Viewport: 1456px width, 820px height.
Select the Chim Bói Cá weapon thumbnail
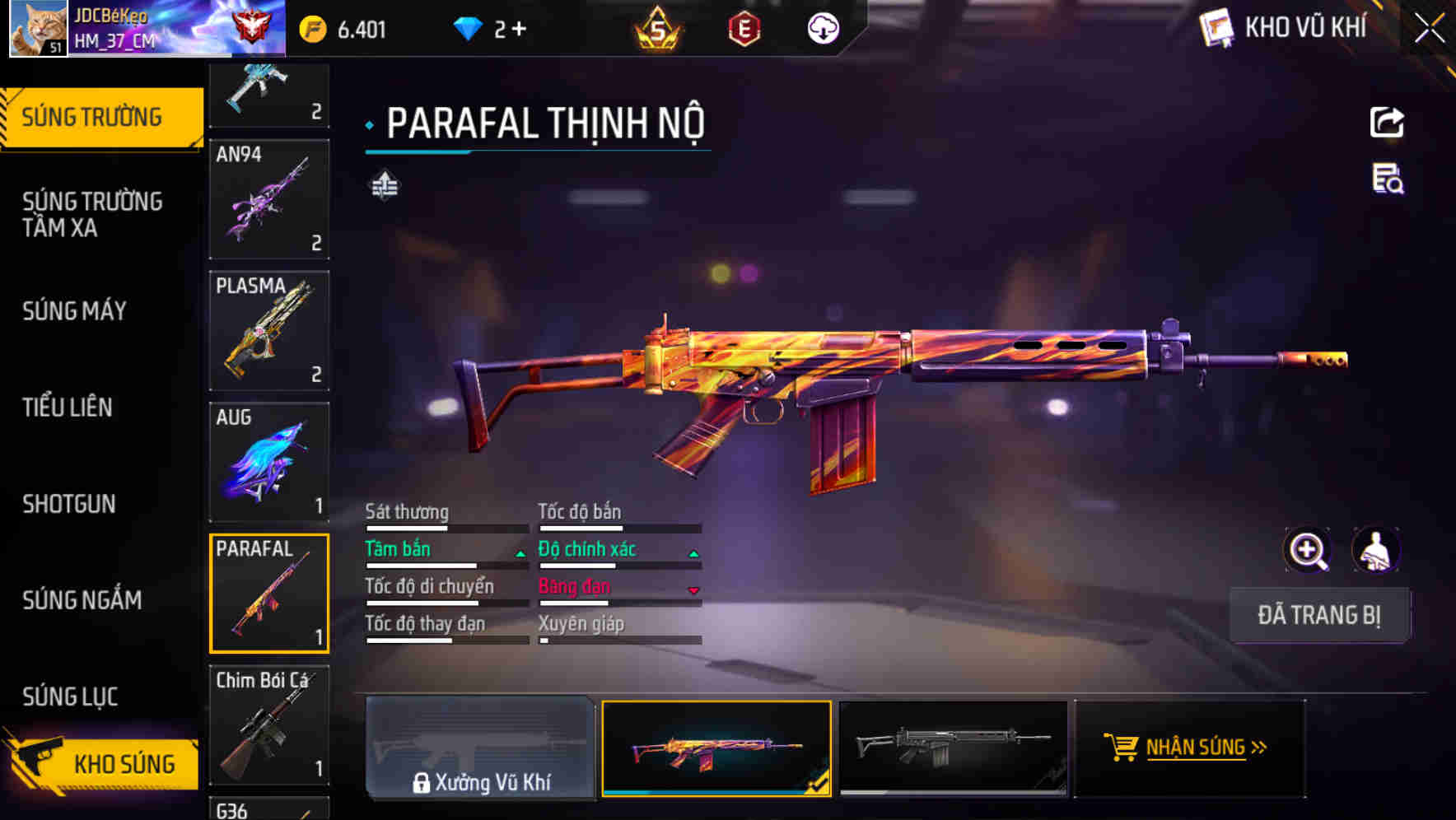[268, 724]
